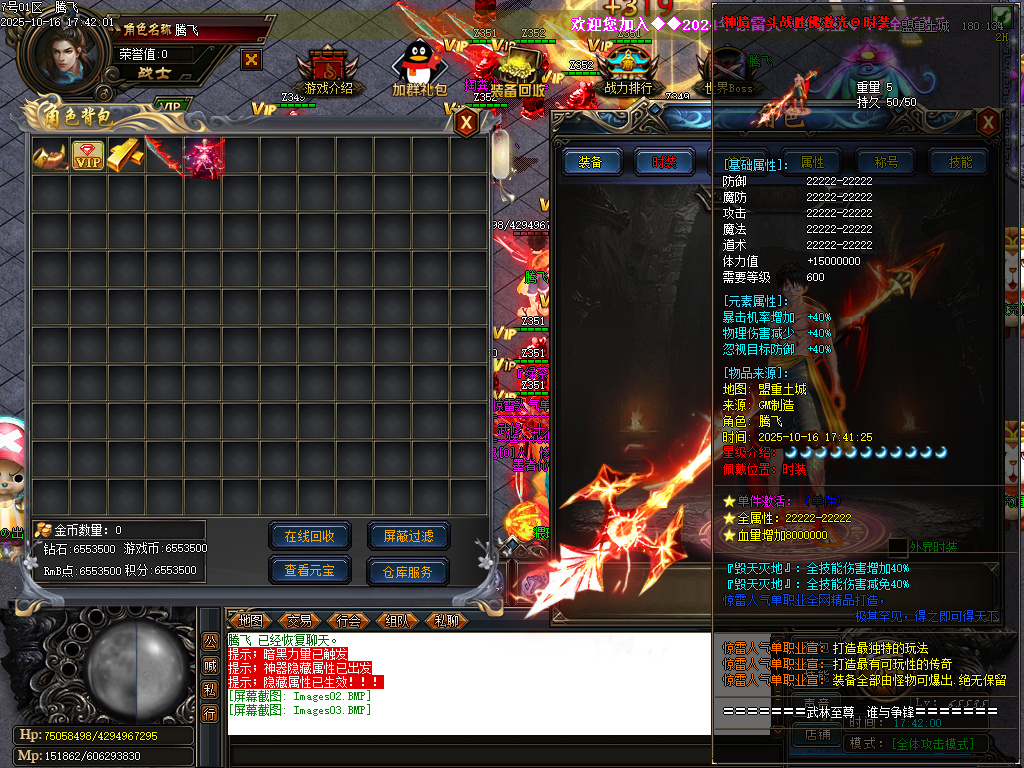1024x768 pixels.
Task: Select the golden horn item slot
Action: click(x=49, y=156)
